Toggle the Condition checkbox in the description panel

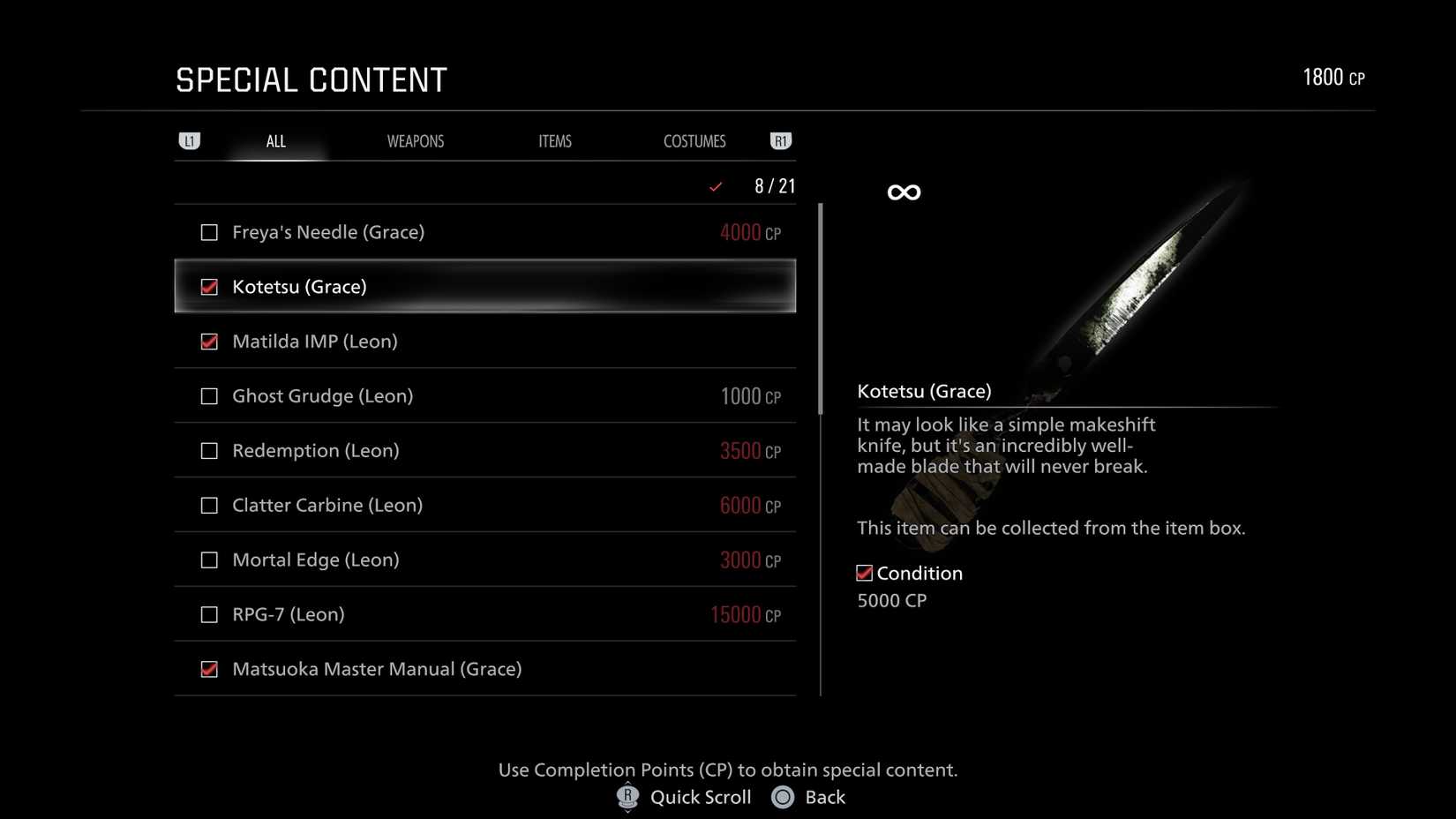863,573
